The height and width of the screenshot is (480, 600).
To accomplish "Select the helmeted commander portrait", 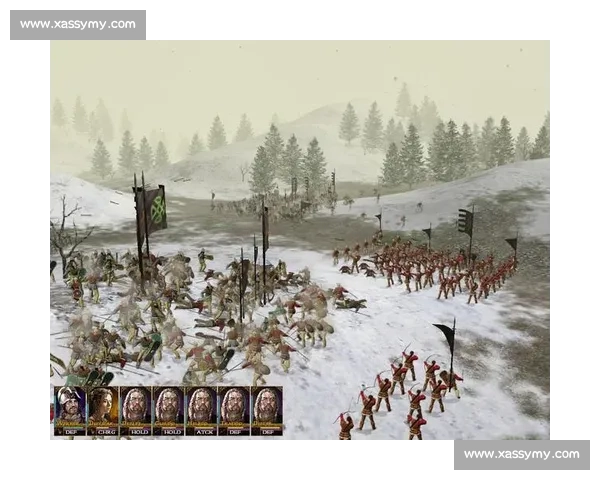I will [x=70, y=408].
